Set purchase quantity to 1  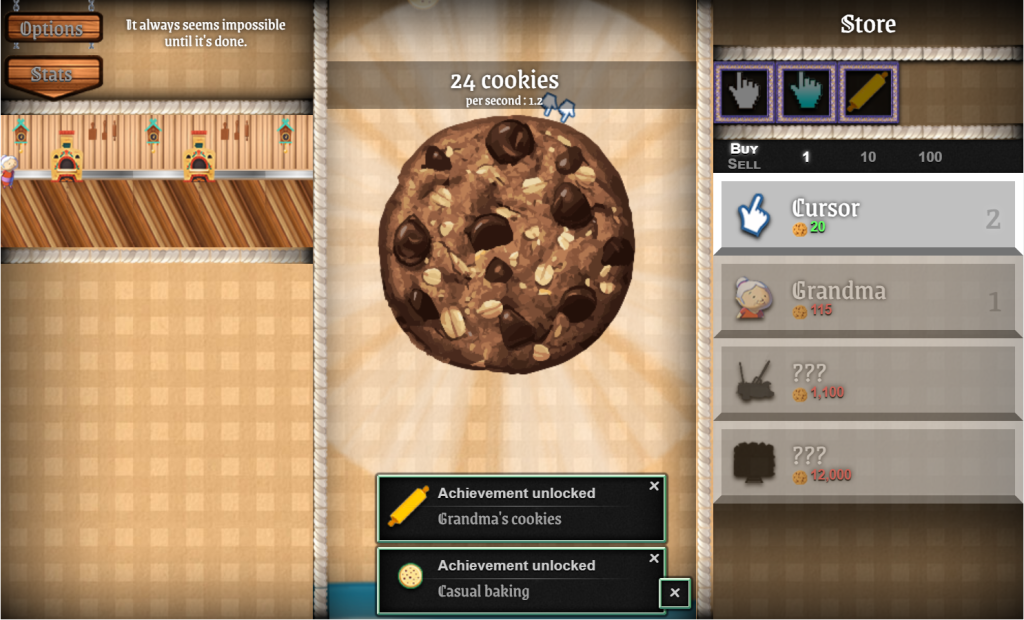click(x=806, y=157)
